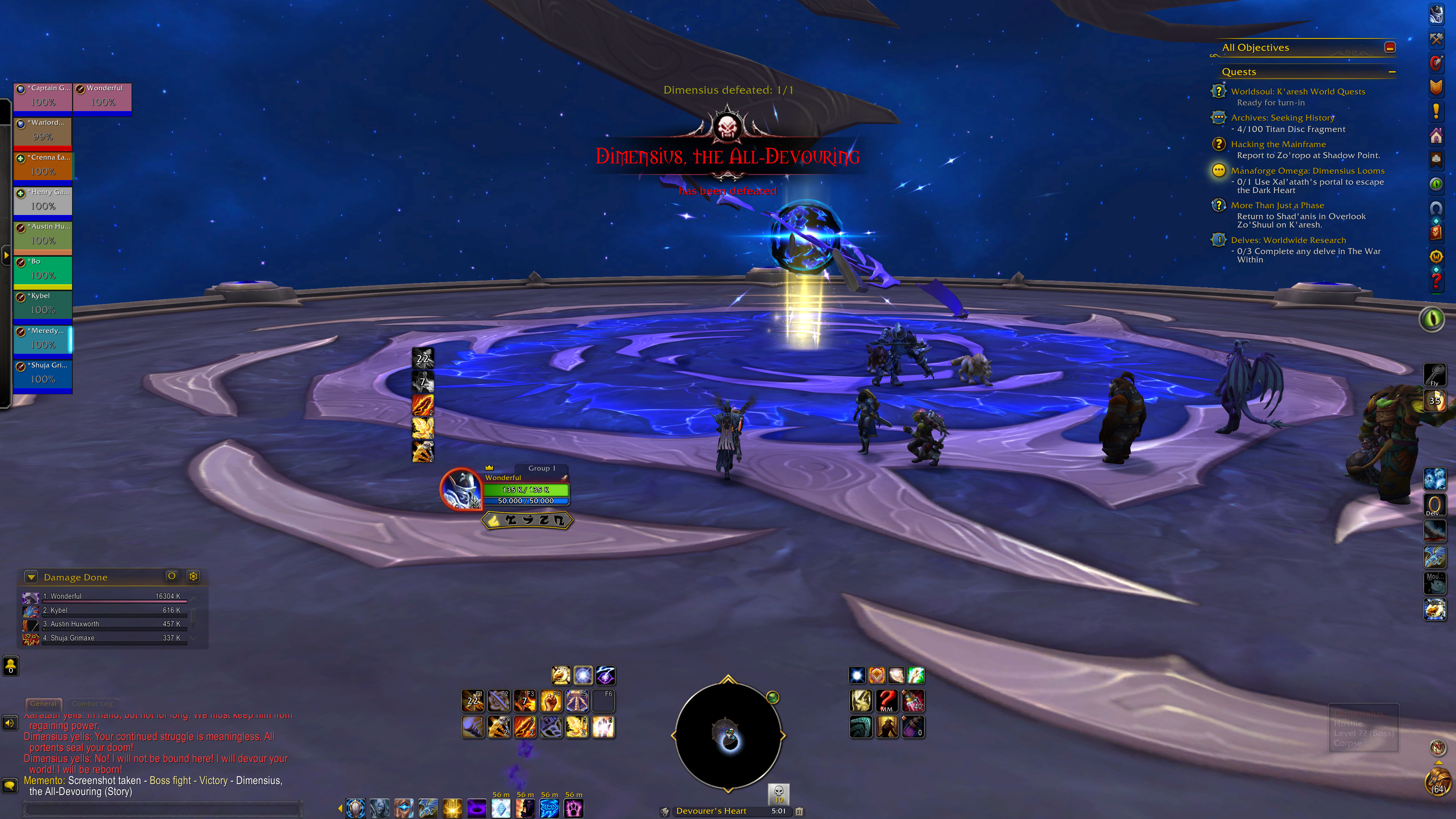Click the circular minimap
Viewport: 1456px width, 819px height.
click(x=728, y=735)
